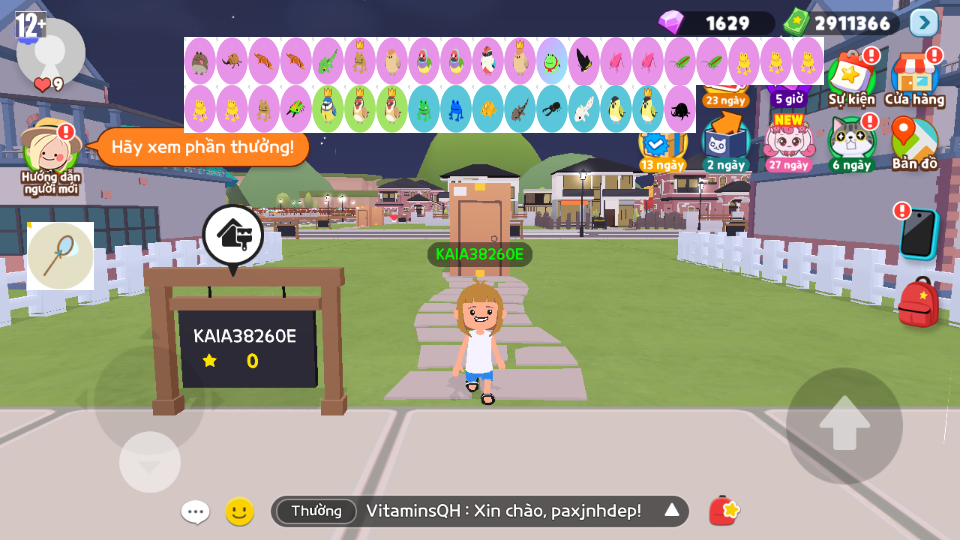The width and height of the screenshot is (960, 540).
Task: Open the player profile avatar
Action: (x=50, y=52)
